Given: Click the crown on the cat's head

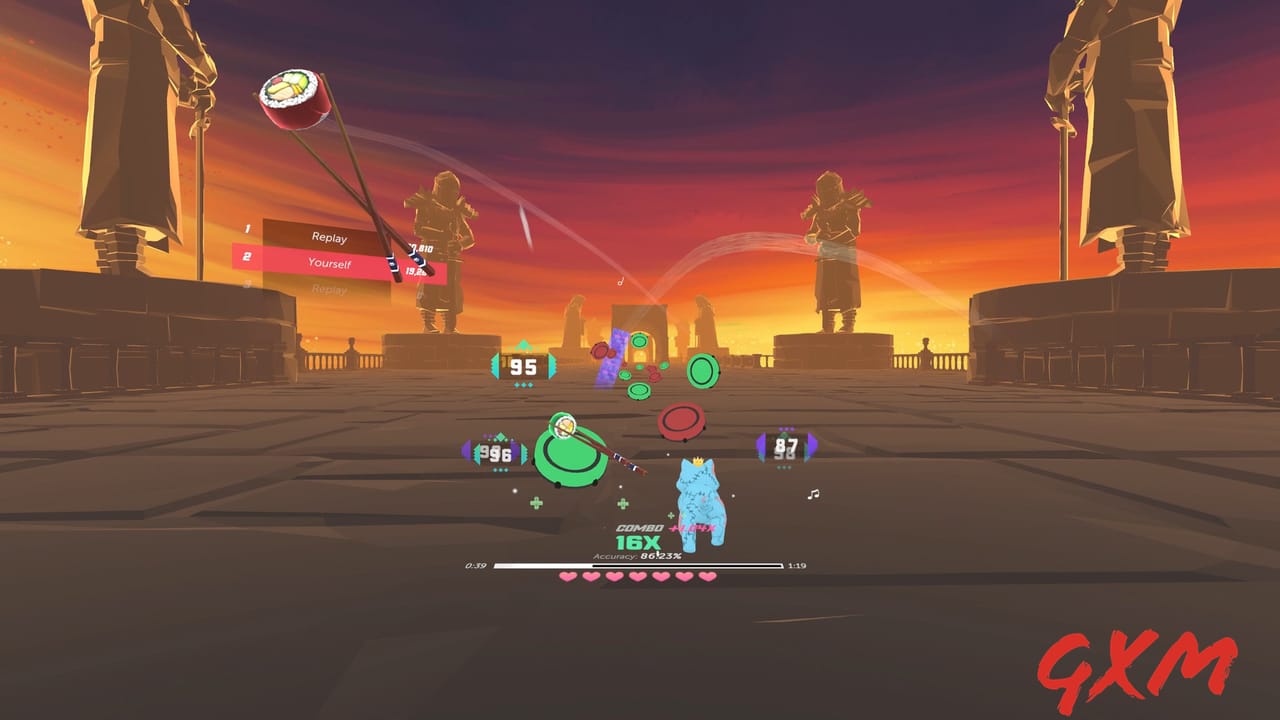Looking at the screenshot, I should click(698, 462).
